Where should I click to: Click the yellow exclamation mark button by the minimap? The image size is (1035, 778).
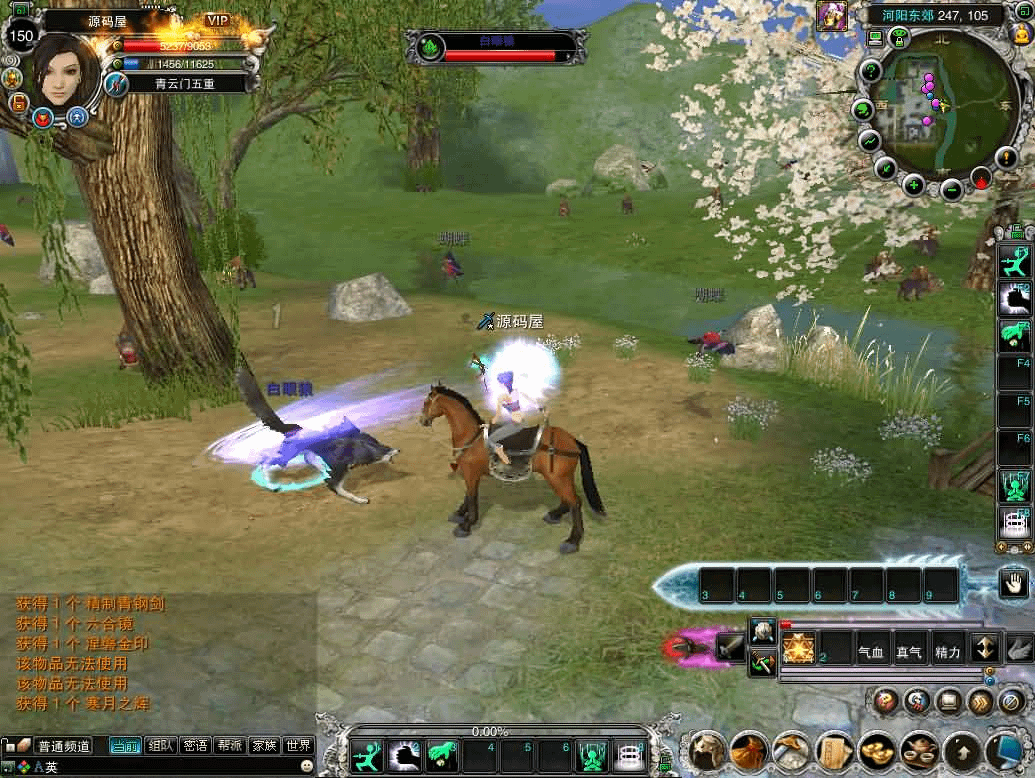(x=1008, y=158)
